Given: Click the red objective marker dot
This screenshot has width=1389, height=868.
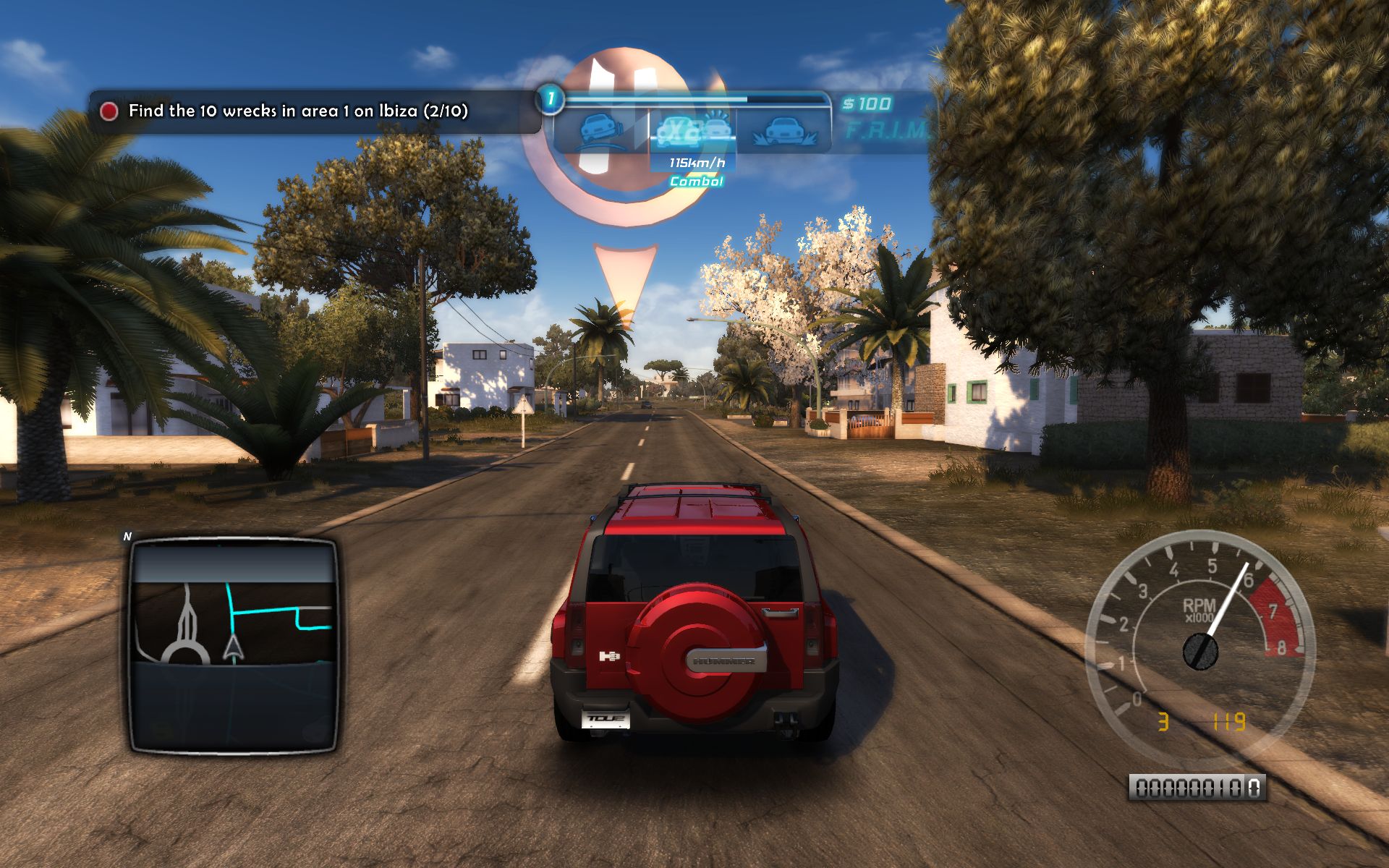Looking at the screenshot, I should [x=109, y=111].
